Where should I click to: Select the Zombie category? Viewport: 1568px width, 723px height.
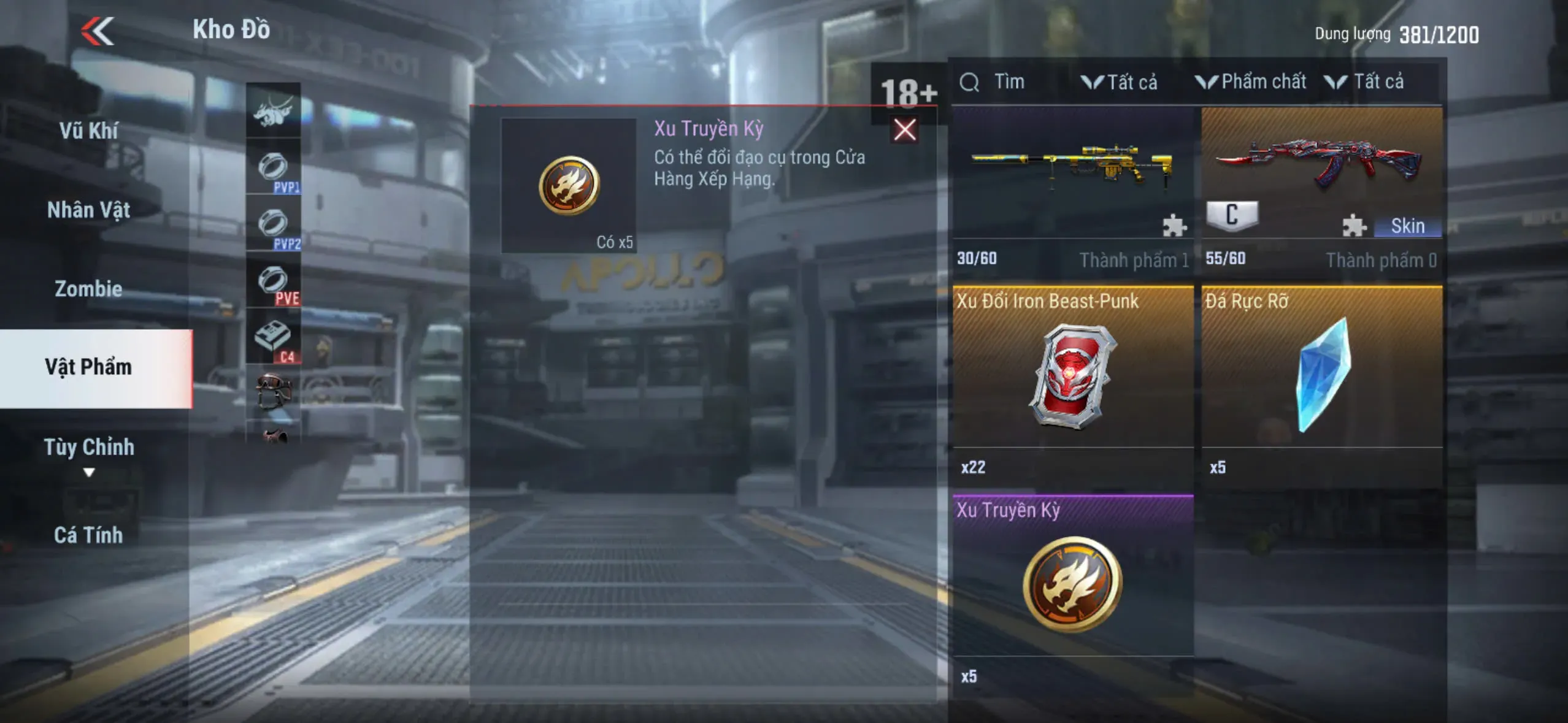89,288
